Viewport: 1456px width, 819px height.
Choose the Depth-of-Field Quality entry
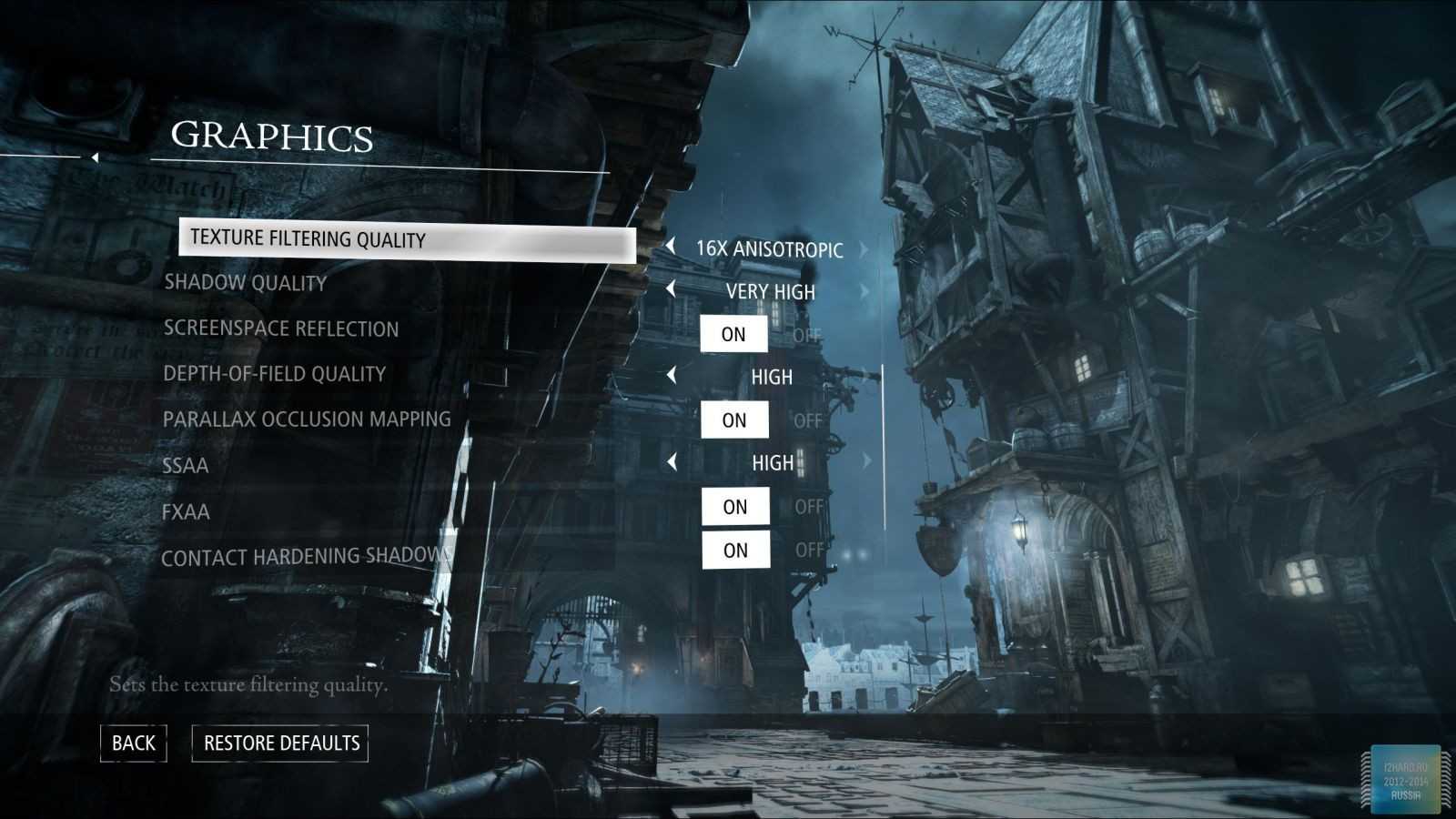tap(274, 374)
